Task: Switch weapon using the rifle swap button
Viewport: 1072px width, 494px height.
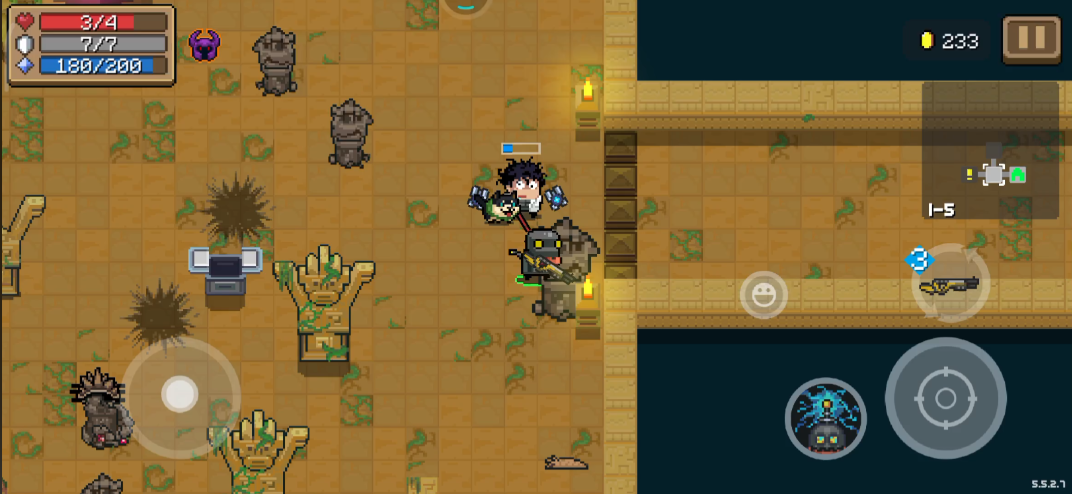Action: point(950,284)
